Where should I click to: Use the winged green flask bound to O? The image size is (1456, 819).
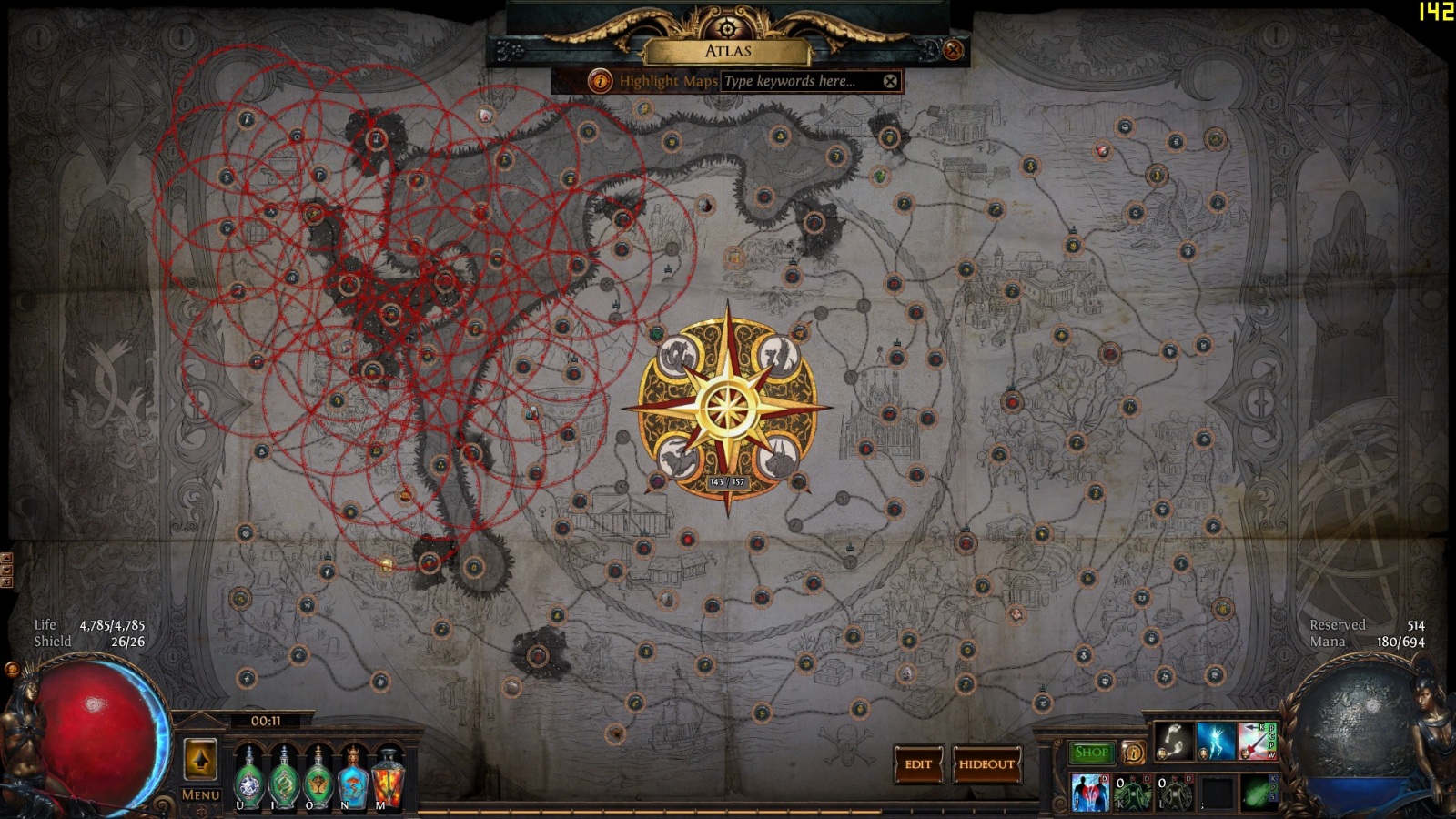(318, 778)
